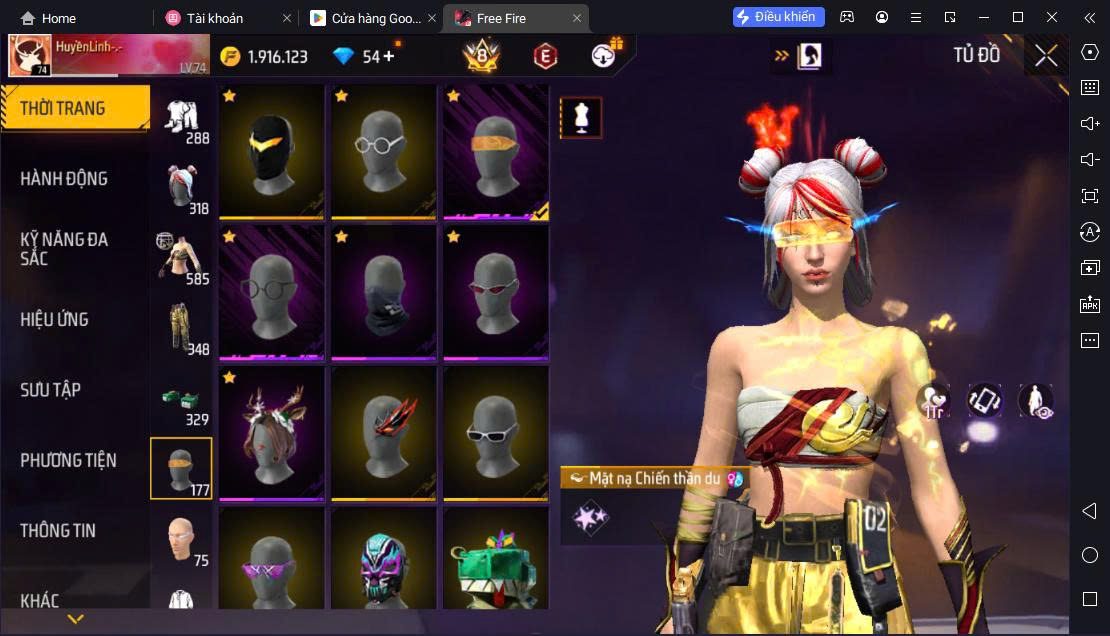This screenshot has width=1110, height=636.
Task: Select the black balaclava with yellow visor
Action: pyautogui.click(x=271, y=151)
